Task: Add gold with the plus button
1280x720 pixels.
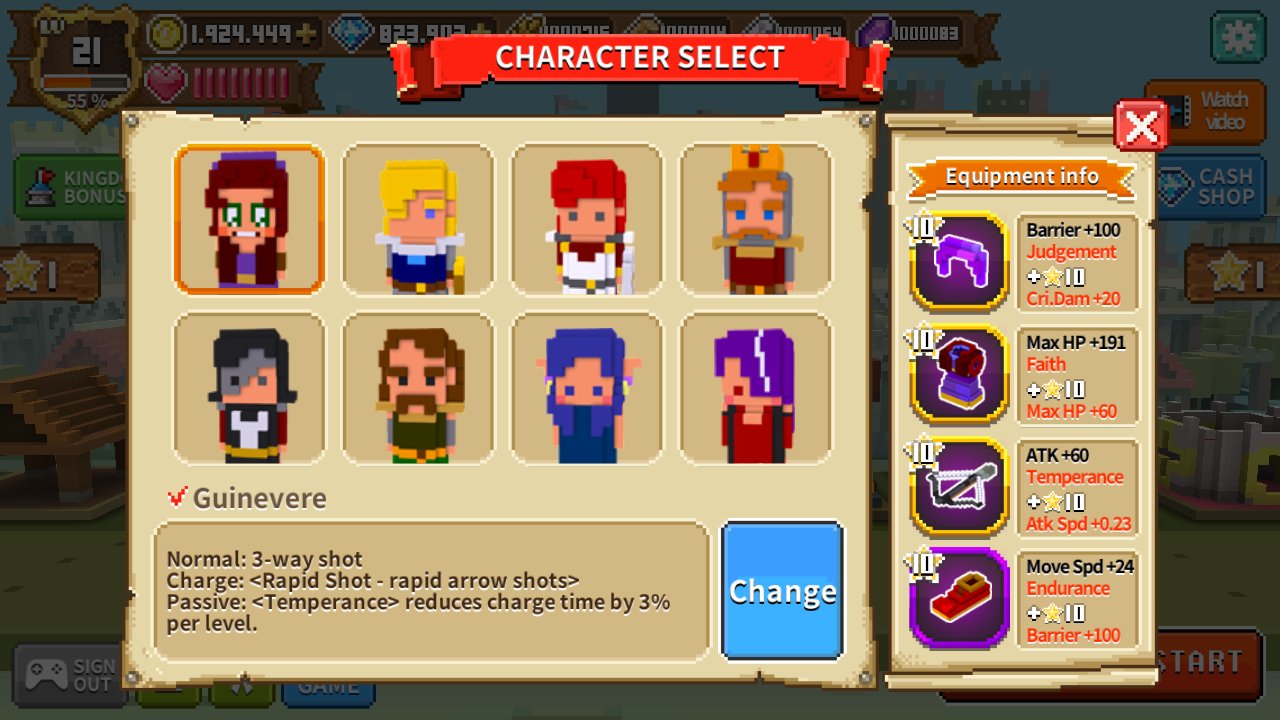Action: 306,33
